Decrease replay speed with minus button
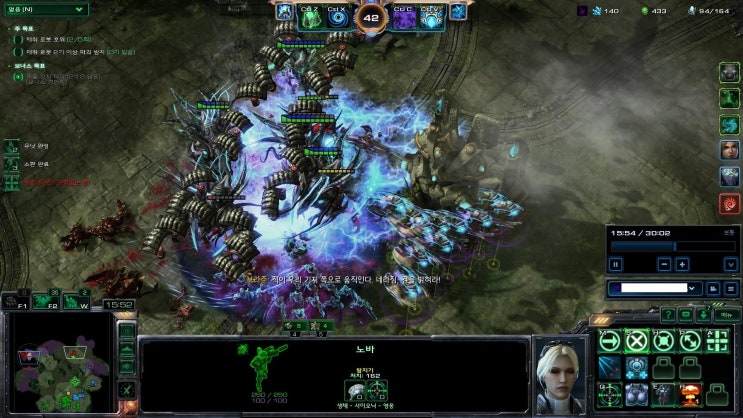Viewport: 743px width, 418px height. coord(664,264)
